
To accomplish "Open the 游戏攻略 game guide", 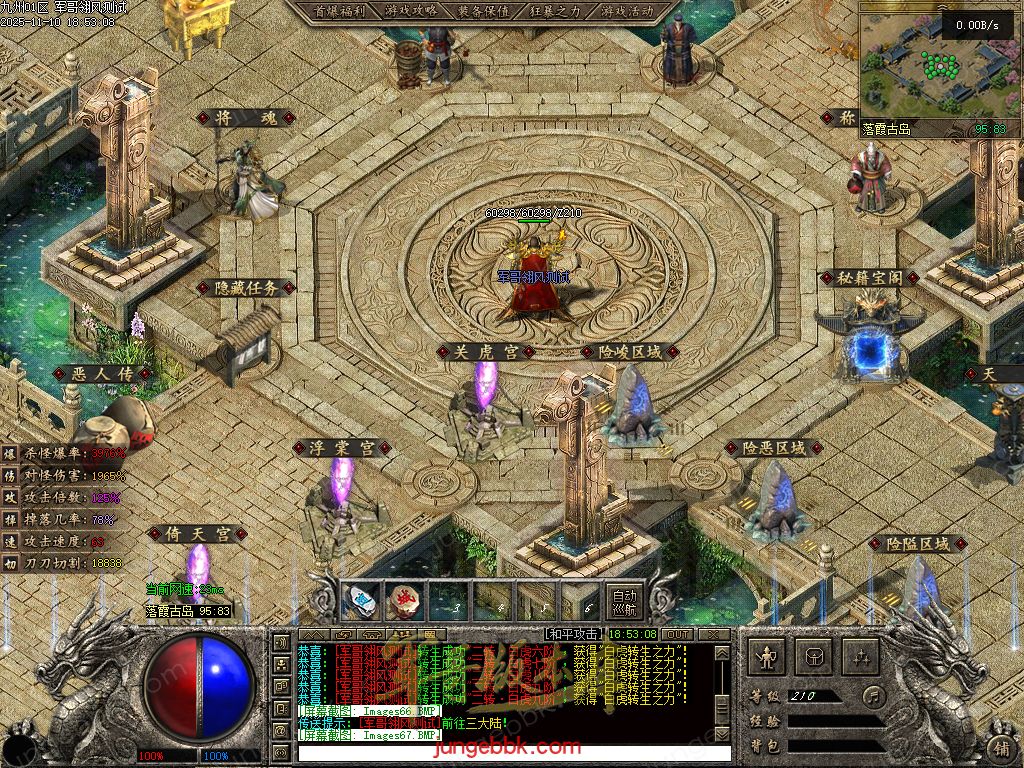I will pyautogui.click(x=410, y=11).
